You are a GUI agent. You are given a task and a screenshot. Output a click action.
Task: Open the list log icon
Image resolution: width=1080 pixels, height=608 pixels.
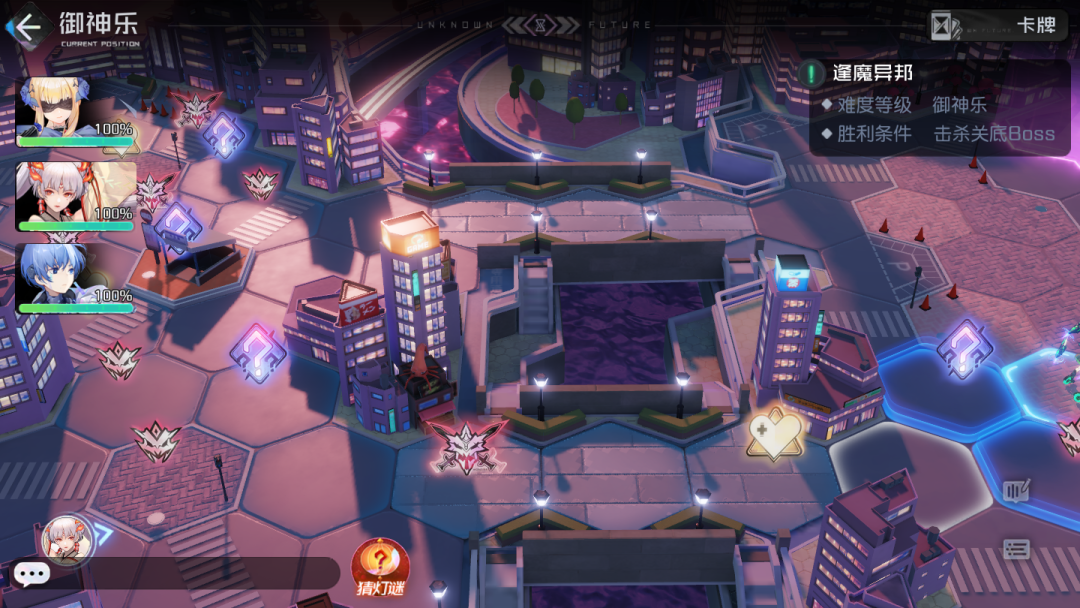[x=1016, y=548]
